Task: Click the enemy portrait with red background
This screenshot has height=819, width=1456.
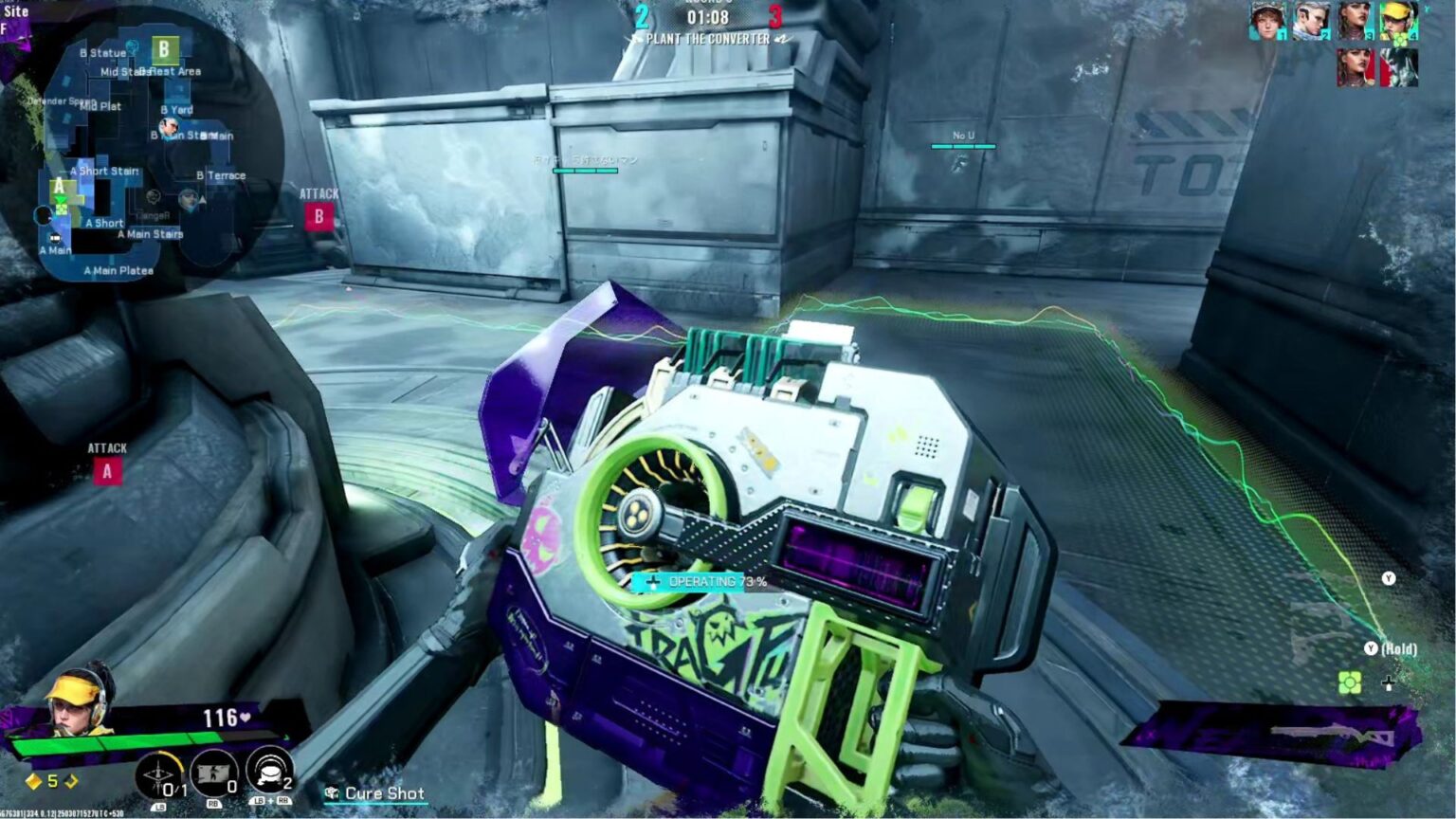Action: click(x=1356, y=66)
